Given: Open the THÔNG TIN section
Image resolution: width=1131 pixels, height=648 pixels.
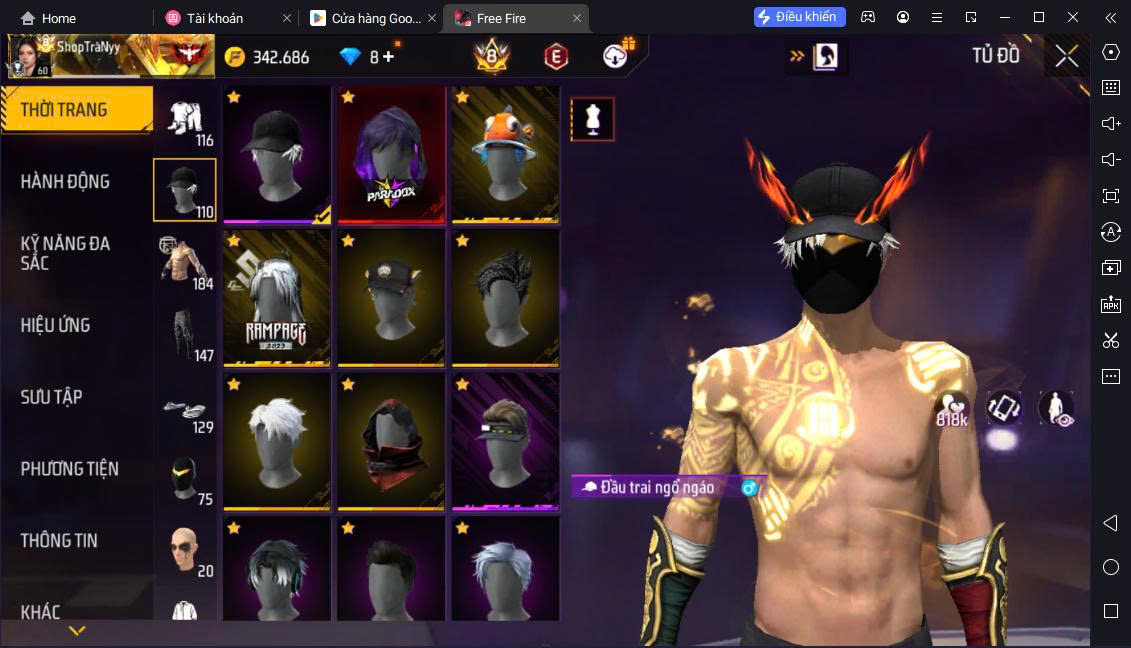Looking at the screenshot, I should 59,540.
